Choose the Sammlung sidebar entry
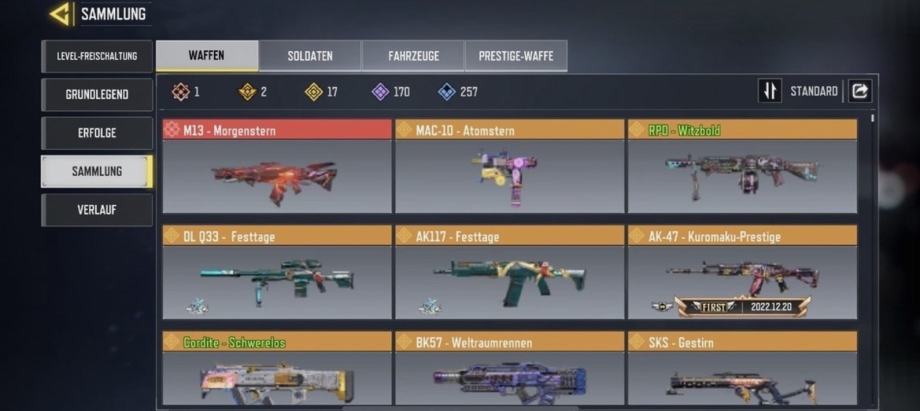920x411 pixels. (x=97, y=171)
